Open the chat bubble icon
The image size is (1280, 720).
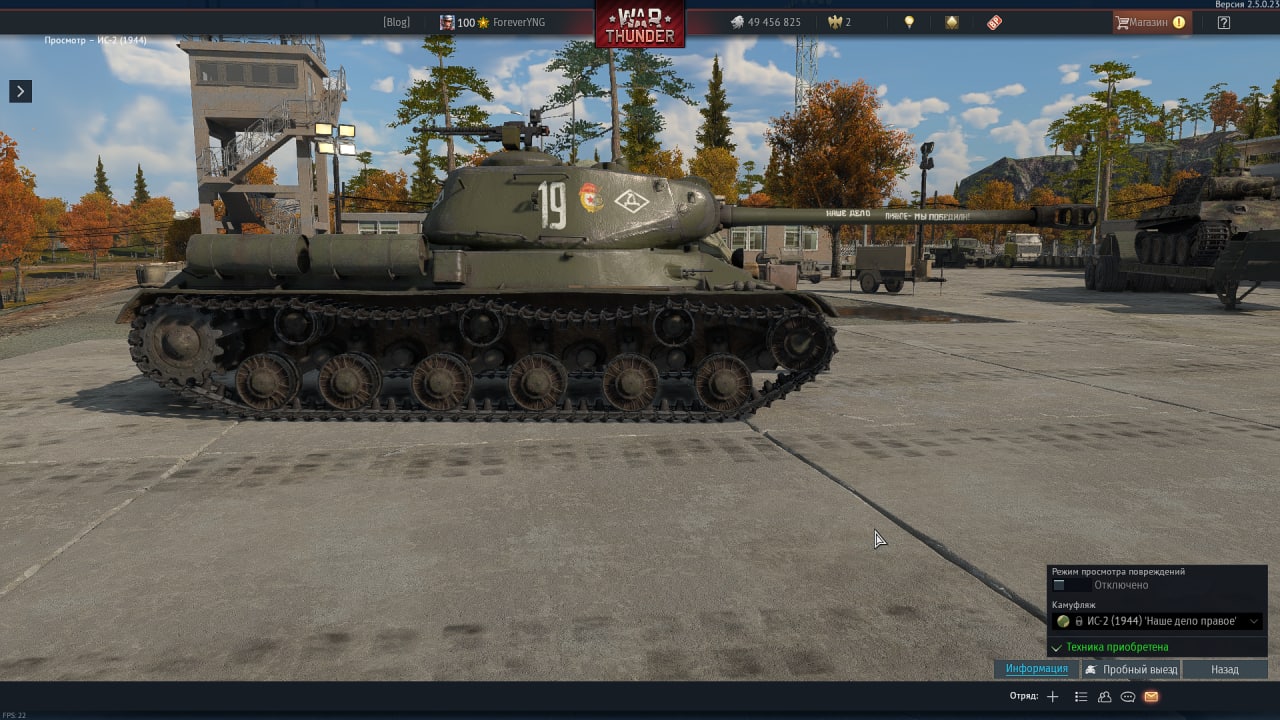pyautogui.click(x=1128, y=697)
